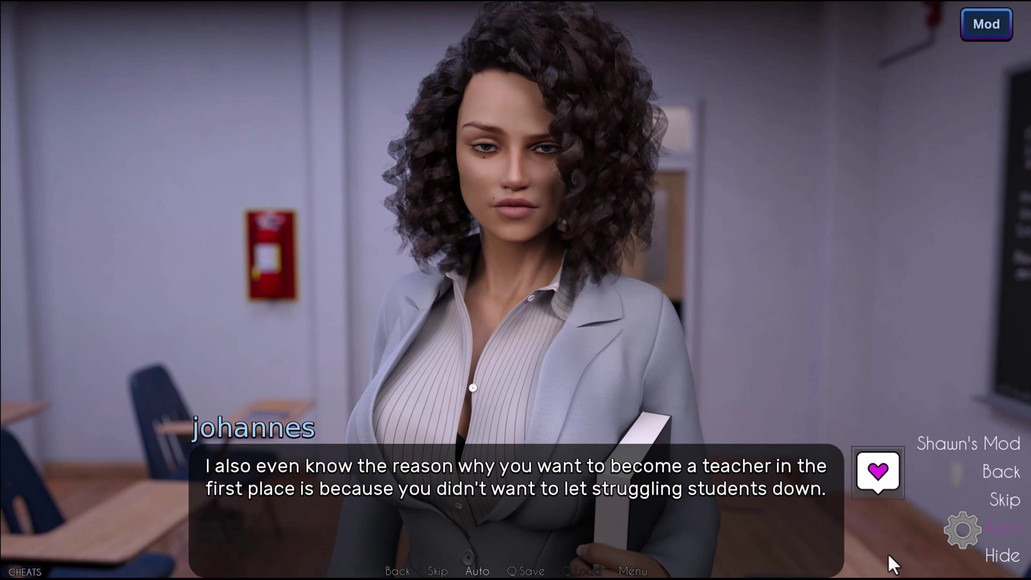Quick load with Q.Load
The width and height of the screenshot is (1031, 580).
tap(582, 571)
